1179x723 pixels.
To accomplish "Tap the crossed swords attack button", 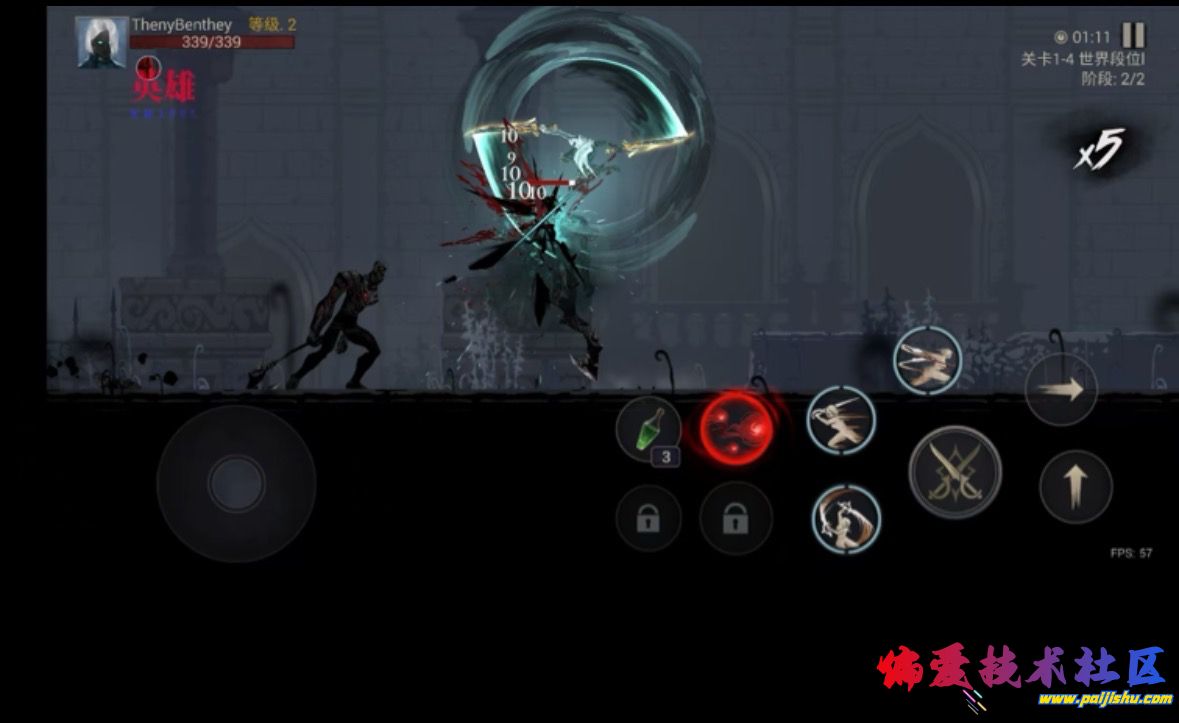I will [x=955, y=471].
